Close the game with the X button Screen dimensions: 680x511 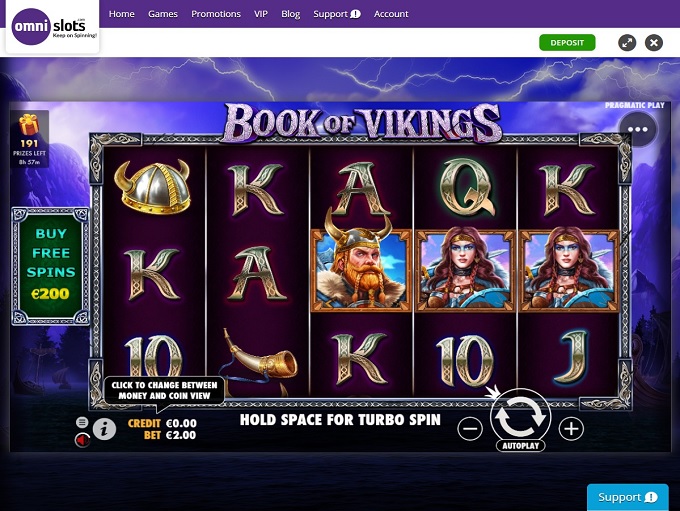(x=654, y=42)
